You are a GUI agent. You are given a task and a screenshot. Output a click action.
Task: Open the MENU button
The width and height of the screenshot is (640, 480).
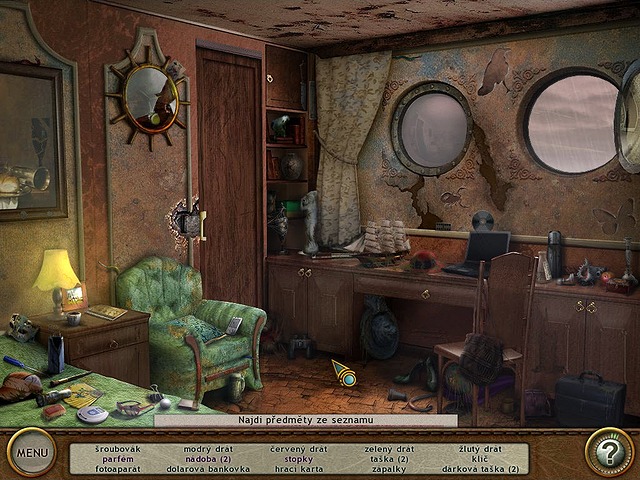tap(31, 452)
